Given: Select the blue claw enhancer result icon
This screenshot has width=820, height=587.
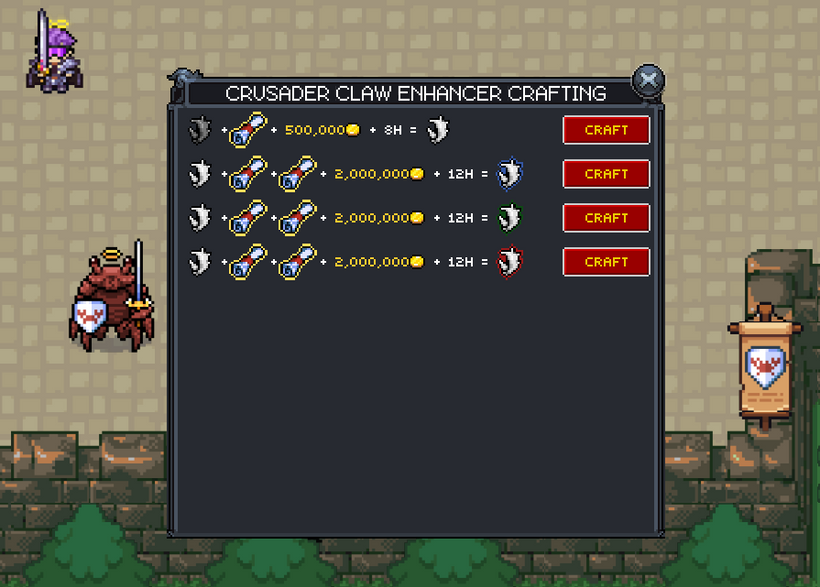Looking at the screenshot, I should click(x=510, y=175).
